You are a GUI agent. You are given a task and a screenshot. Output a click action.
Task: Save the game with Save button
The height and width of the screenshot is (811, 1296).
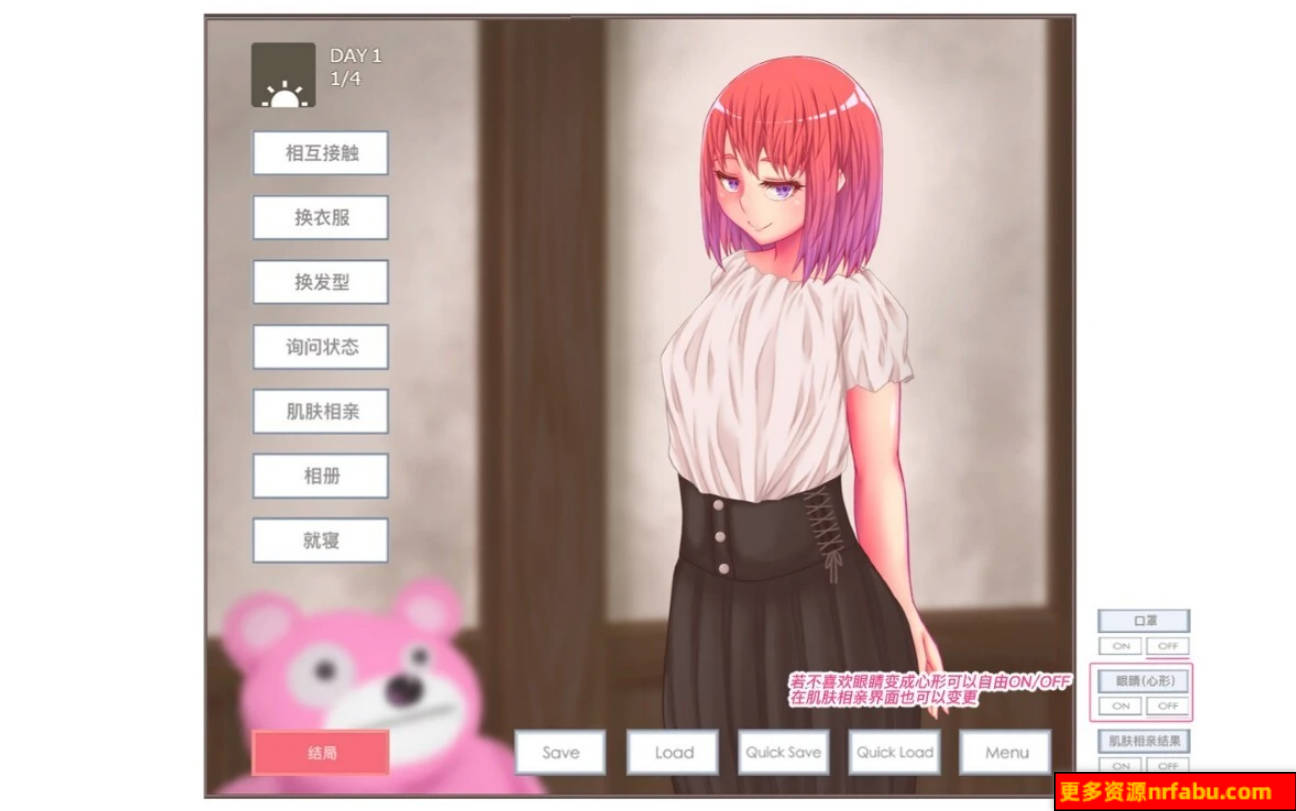coord(560,752)
